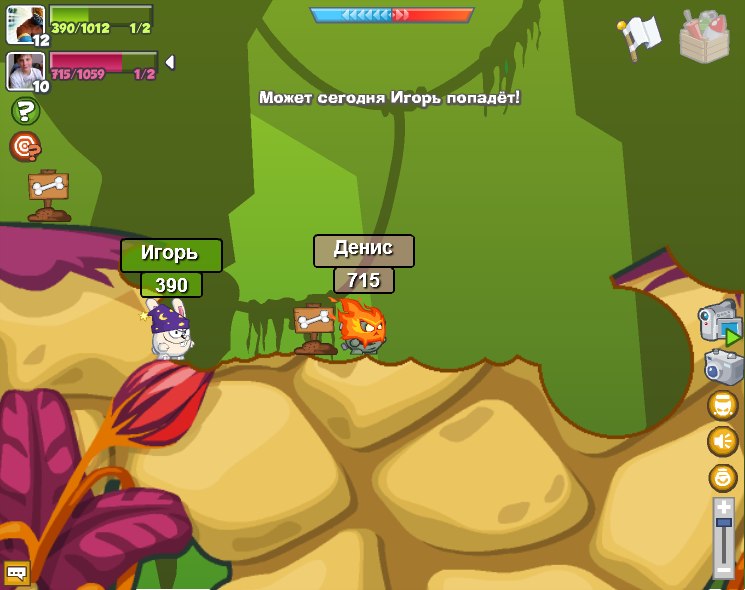The image size is (745, 590).
Task: Select the bone signpost icon under the target
Action: [48, 194]
